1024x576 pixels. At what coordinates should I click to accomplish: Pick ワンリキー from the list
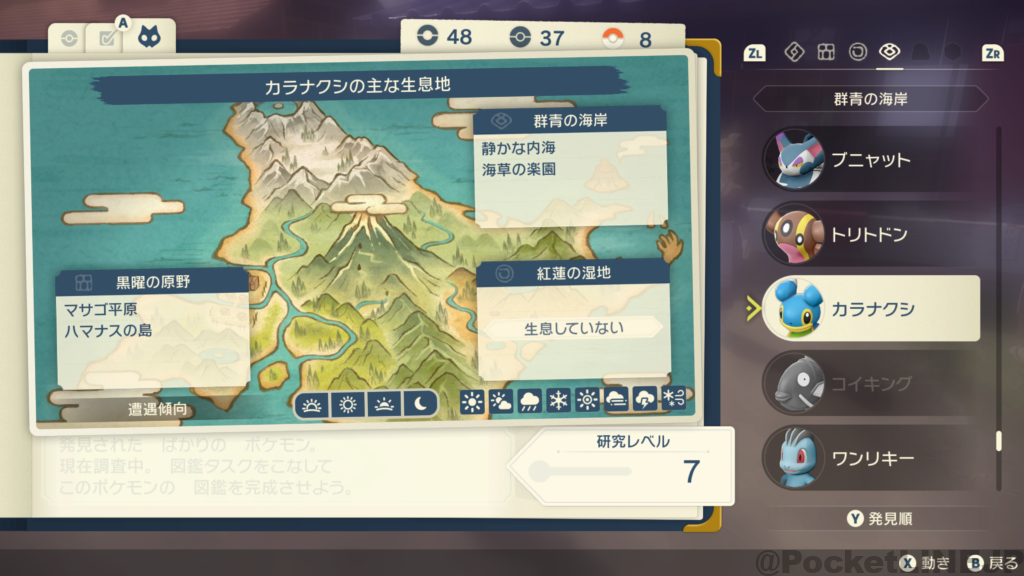(x=868, y=457)
